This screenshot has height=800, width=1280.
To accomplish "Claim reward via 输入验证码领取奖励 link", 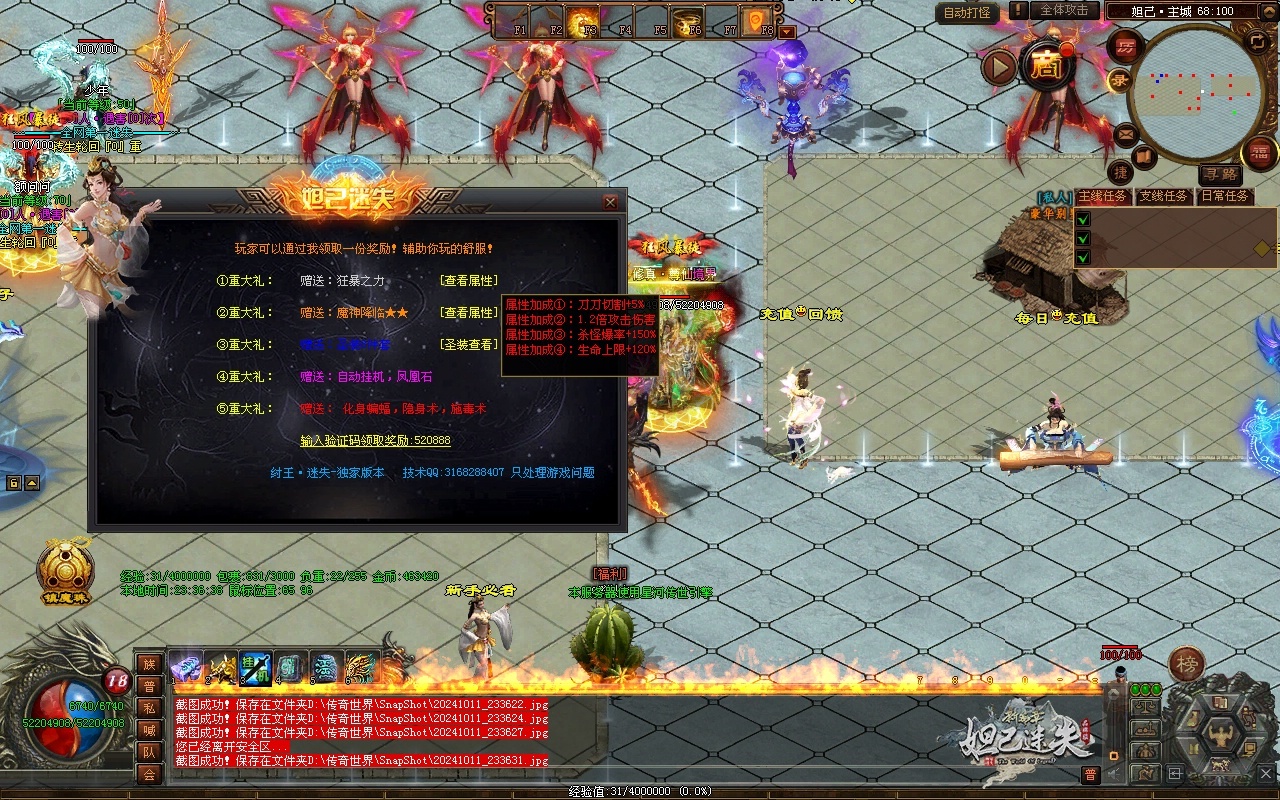I will pyautogui.click(x=375, y=441).
